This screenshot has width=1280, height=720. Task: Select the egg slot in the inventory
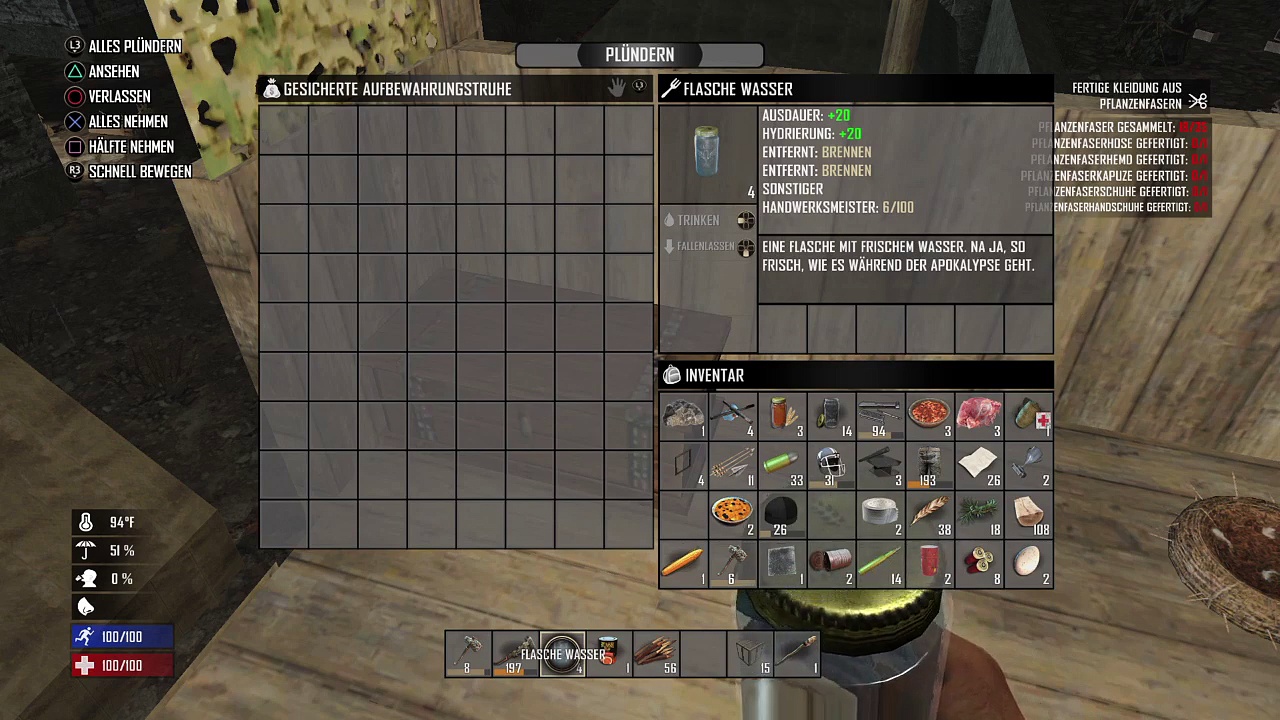point(1027,562)
